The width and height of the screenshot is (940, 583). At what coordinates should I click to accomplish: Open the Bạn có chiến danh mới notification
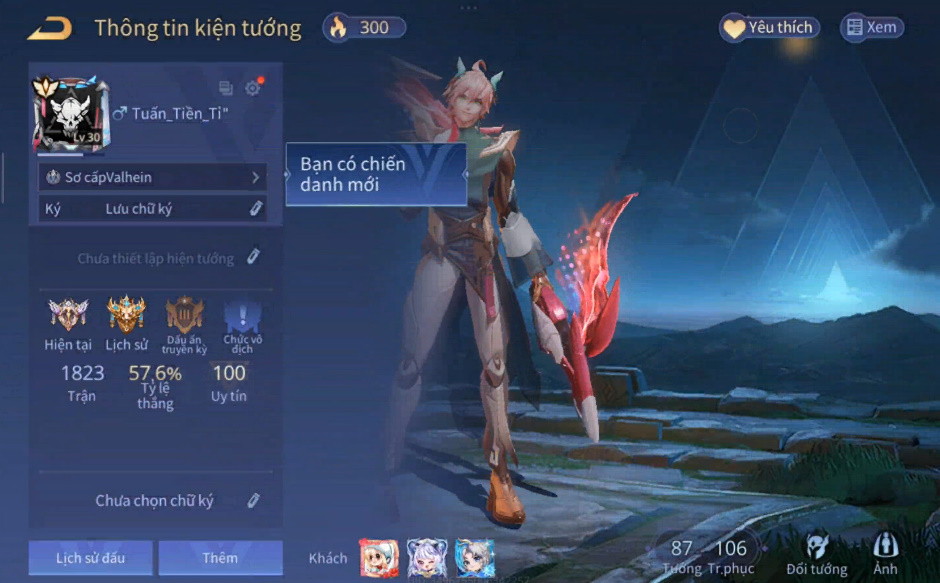376,174
